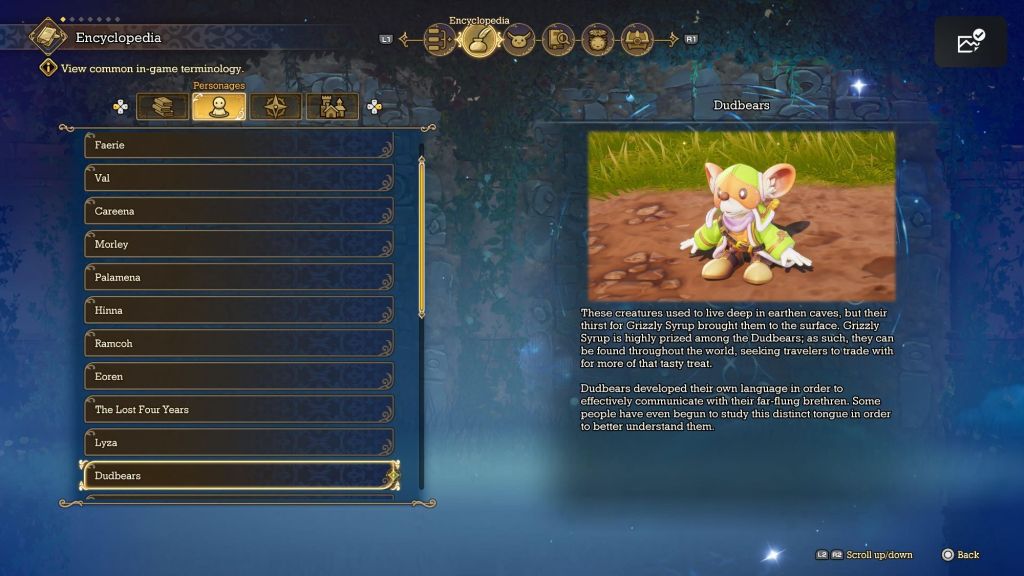Choose the Hinna entry
Image resolution: width=1024 pixels, height=576 pixels.
point(238,310)
